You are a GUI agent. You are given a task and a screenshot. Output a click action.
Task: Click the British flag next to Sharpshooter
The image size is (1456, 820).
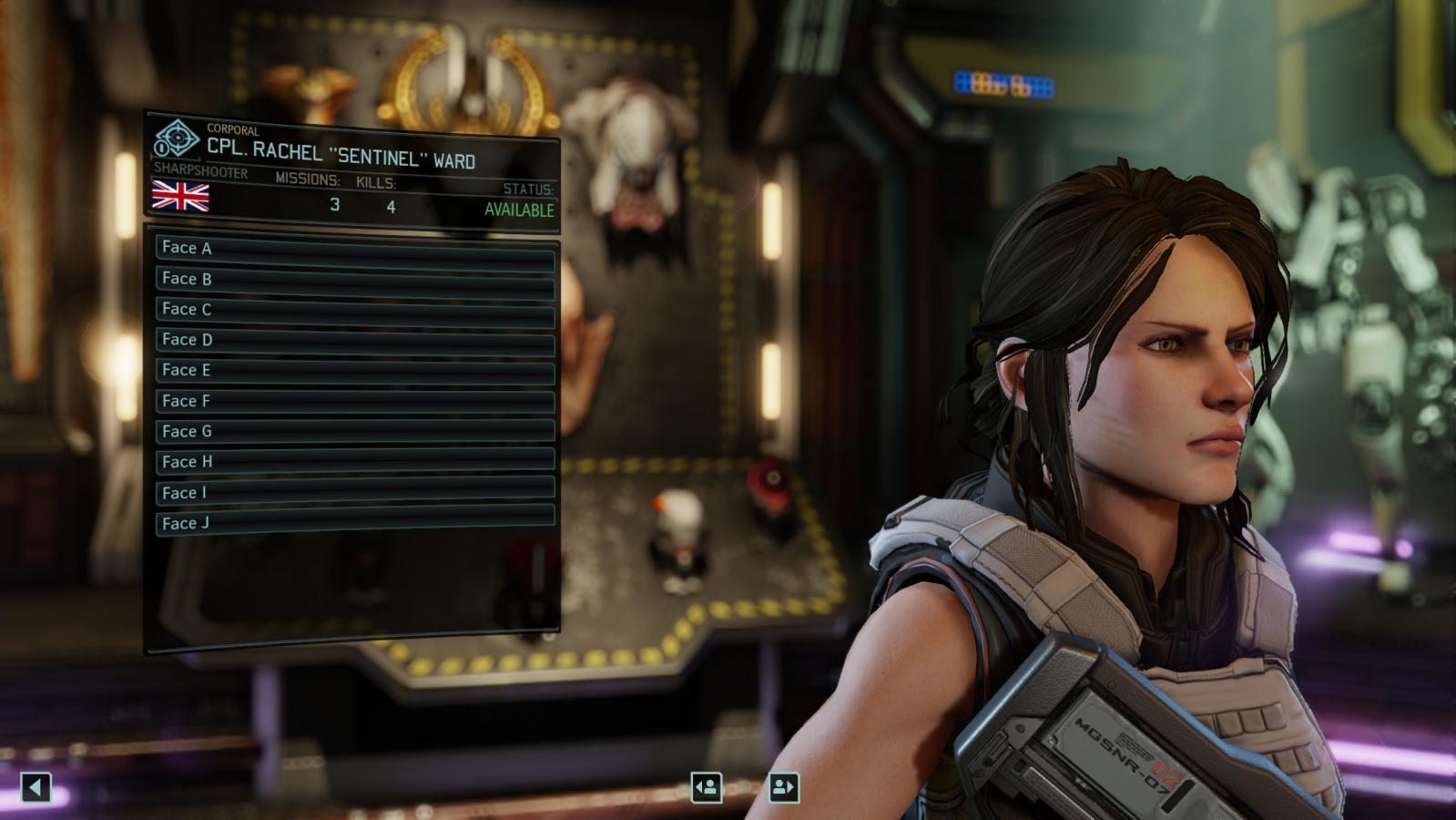click(x=179, y=197)
